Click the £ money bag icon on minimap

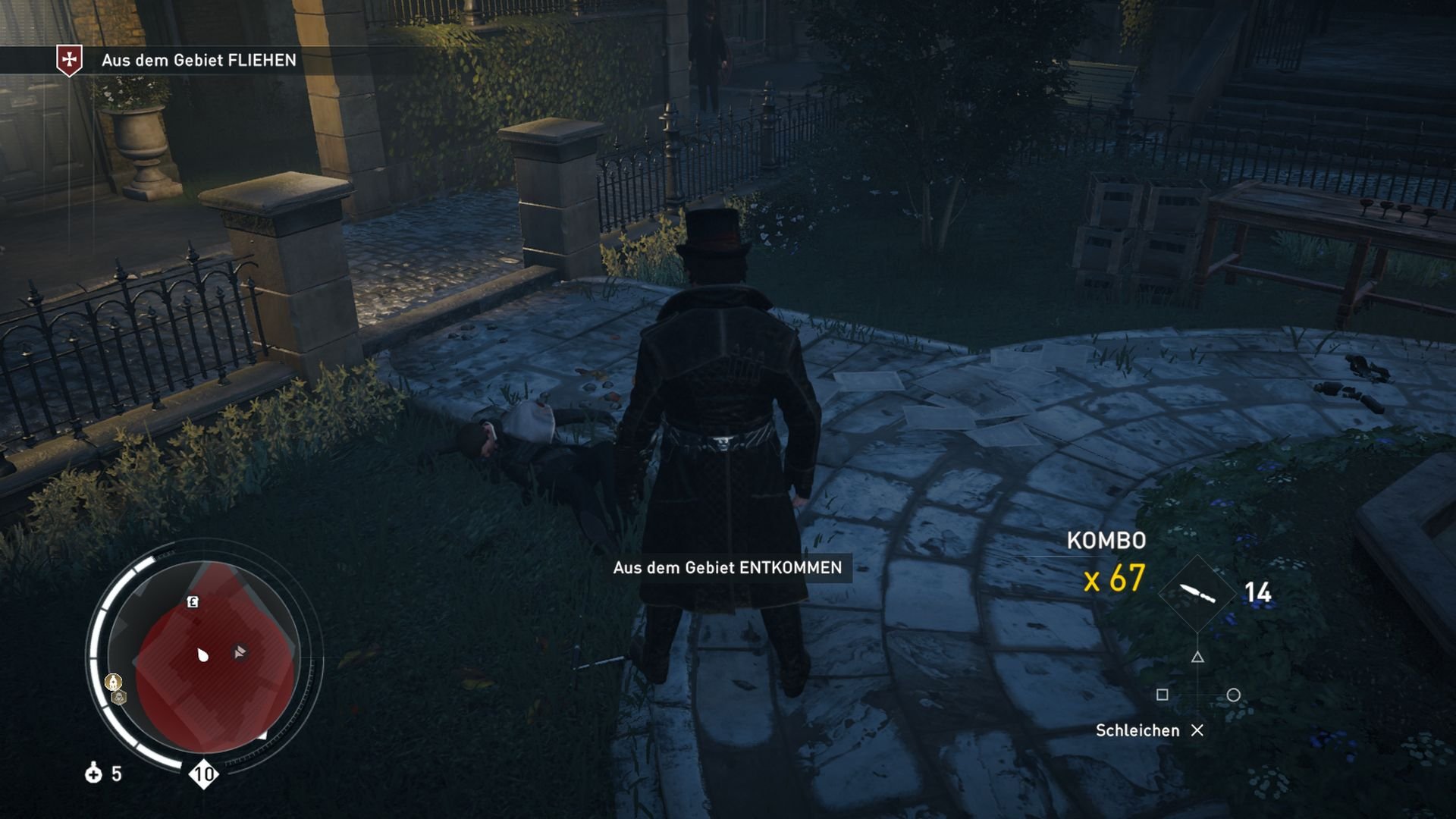pyautogui.click(x=193, y=601)
